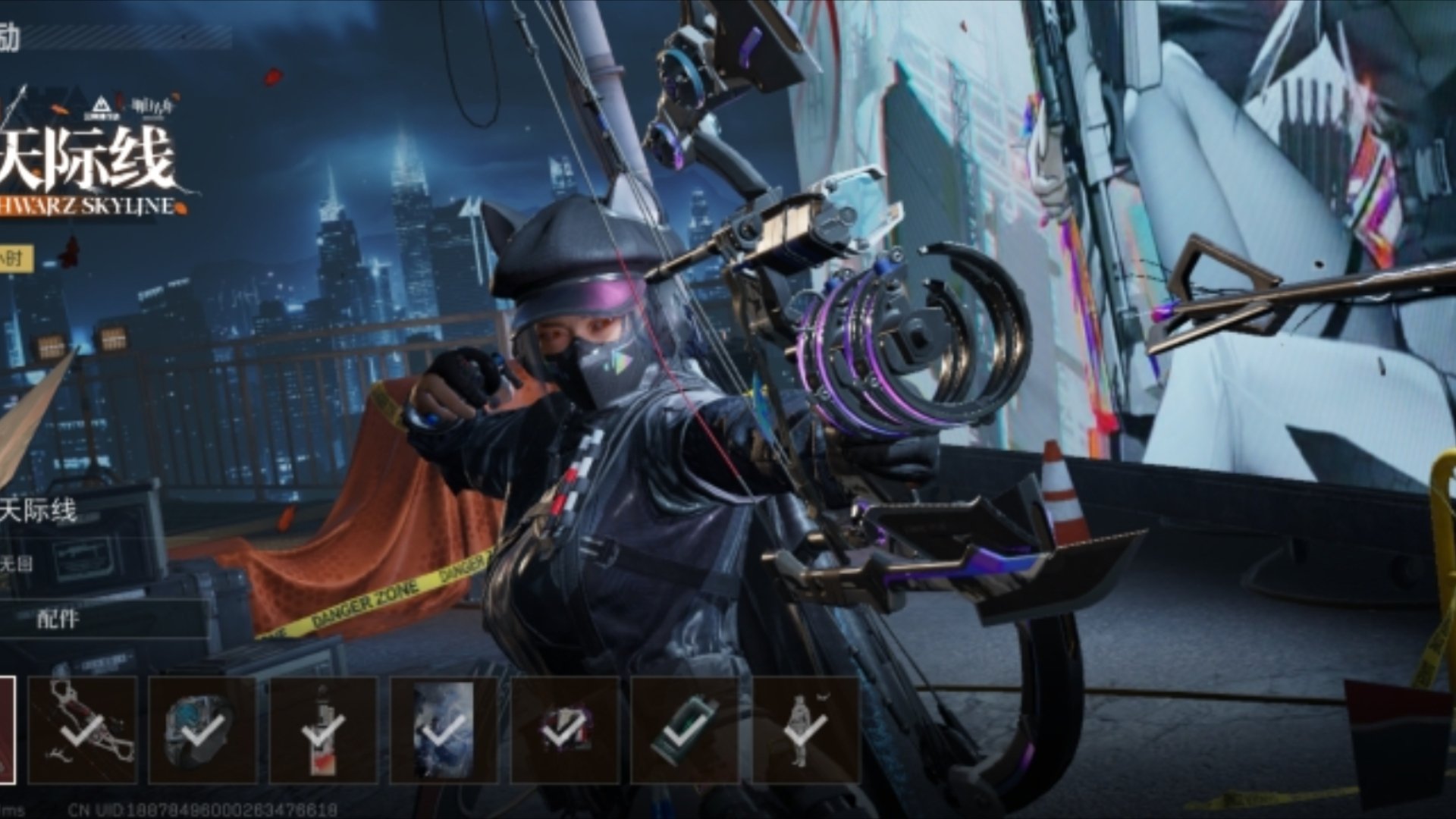Select the red-bottomed charm reward thumbnail
The height and width of the screenshot is (819, 1456).
pos(323,730)
